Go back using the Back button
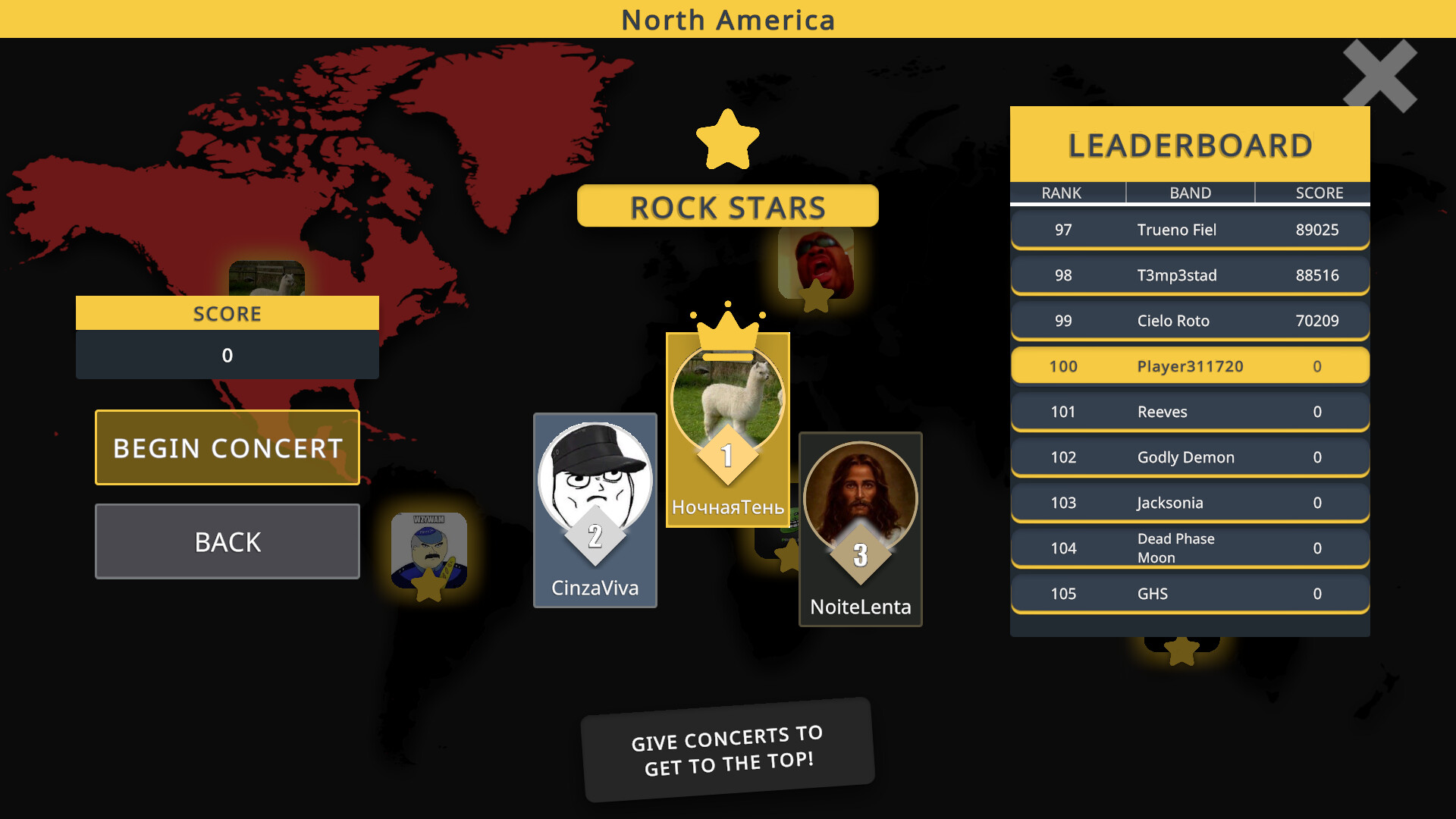This screenshot has height=819, width=1456. tap(227, 541)
